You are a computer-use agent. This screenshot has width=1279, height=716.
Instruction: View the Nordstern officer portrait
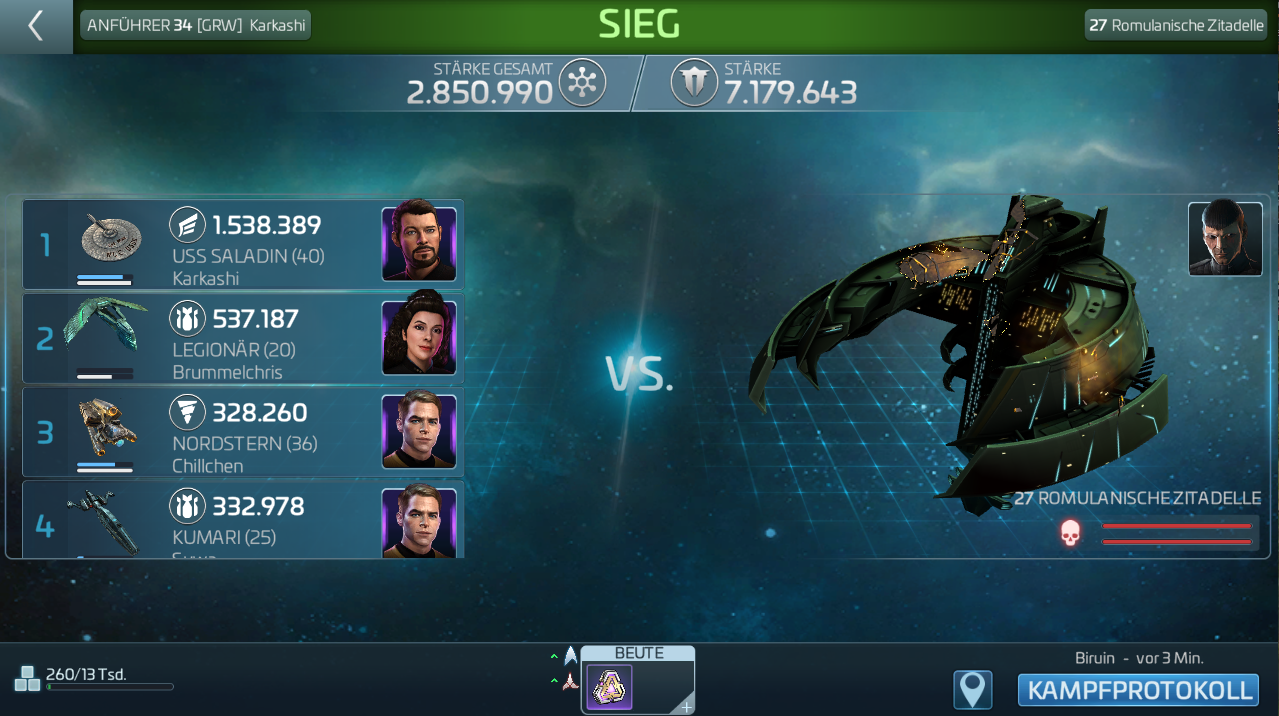[419, 432]
